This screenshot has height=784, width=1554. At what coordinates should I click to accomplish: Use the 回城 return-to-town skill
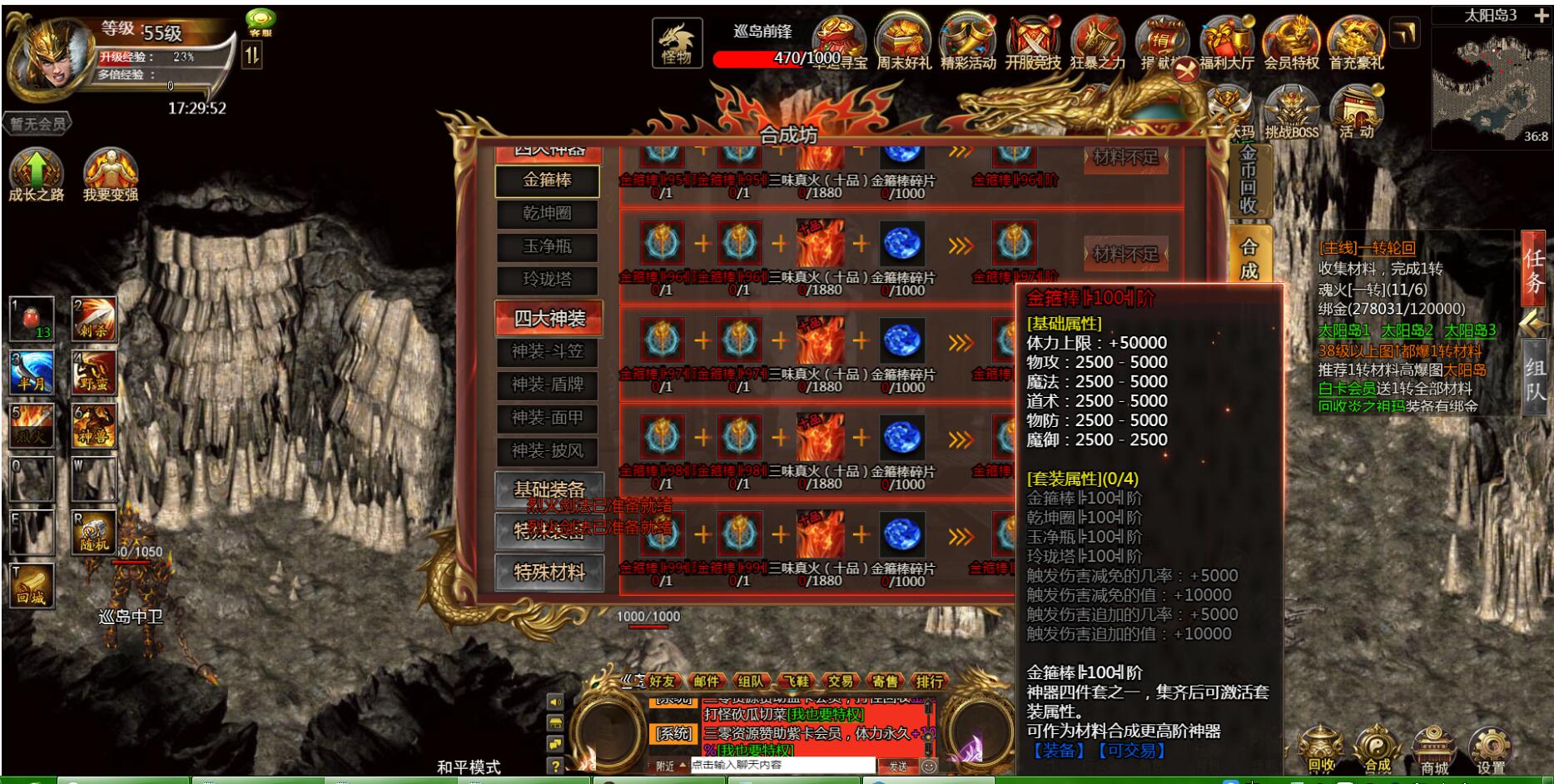pos(32,585)
